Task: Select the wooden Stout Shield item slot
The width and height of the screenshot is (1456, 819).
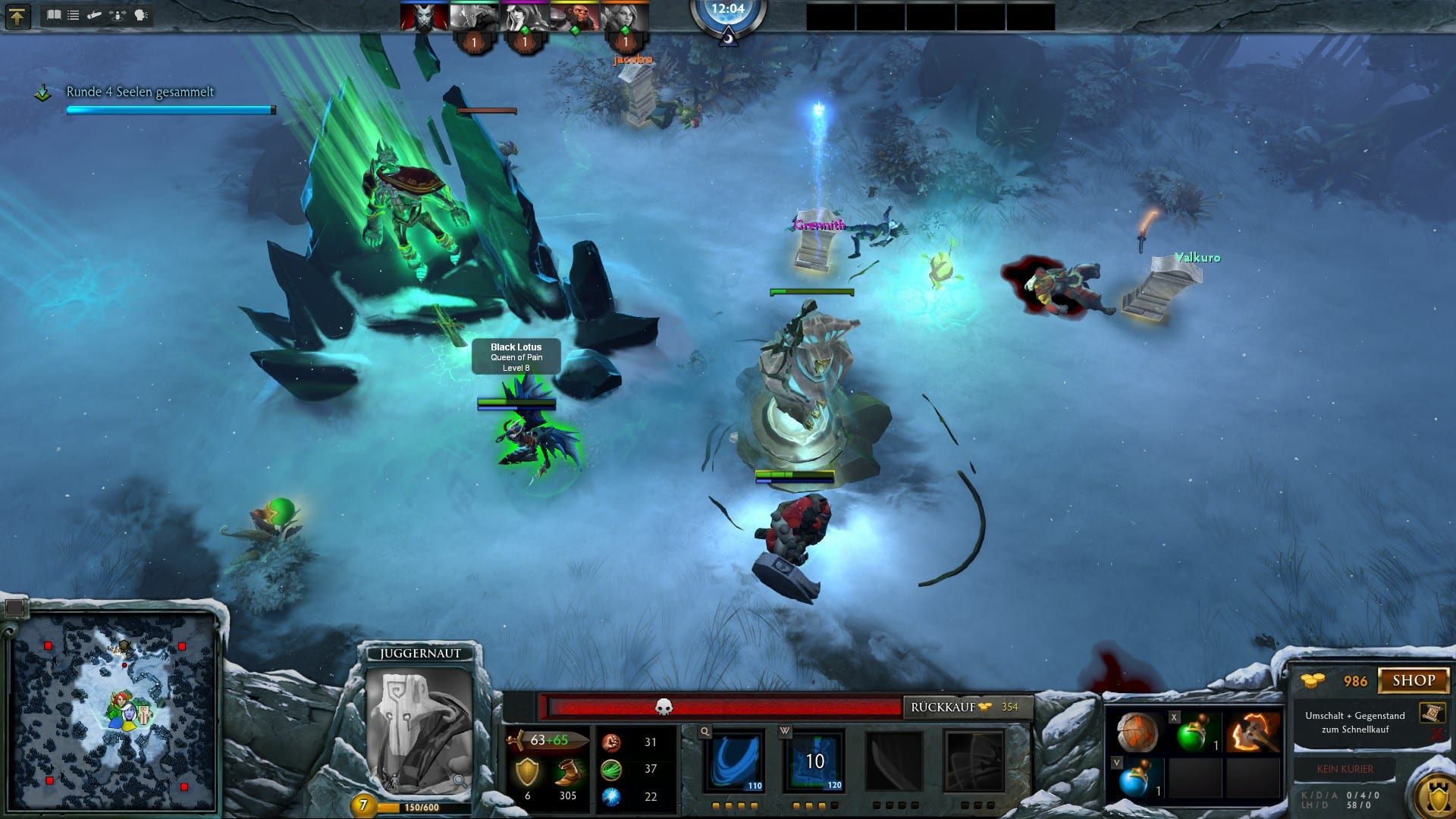Action: tap(1137, 733)
